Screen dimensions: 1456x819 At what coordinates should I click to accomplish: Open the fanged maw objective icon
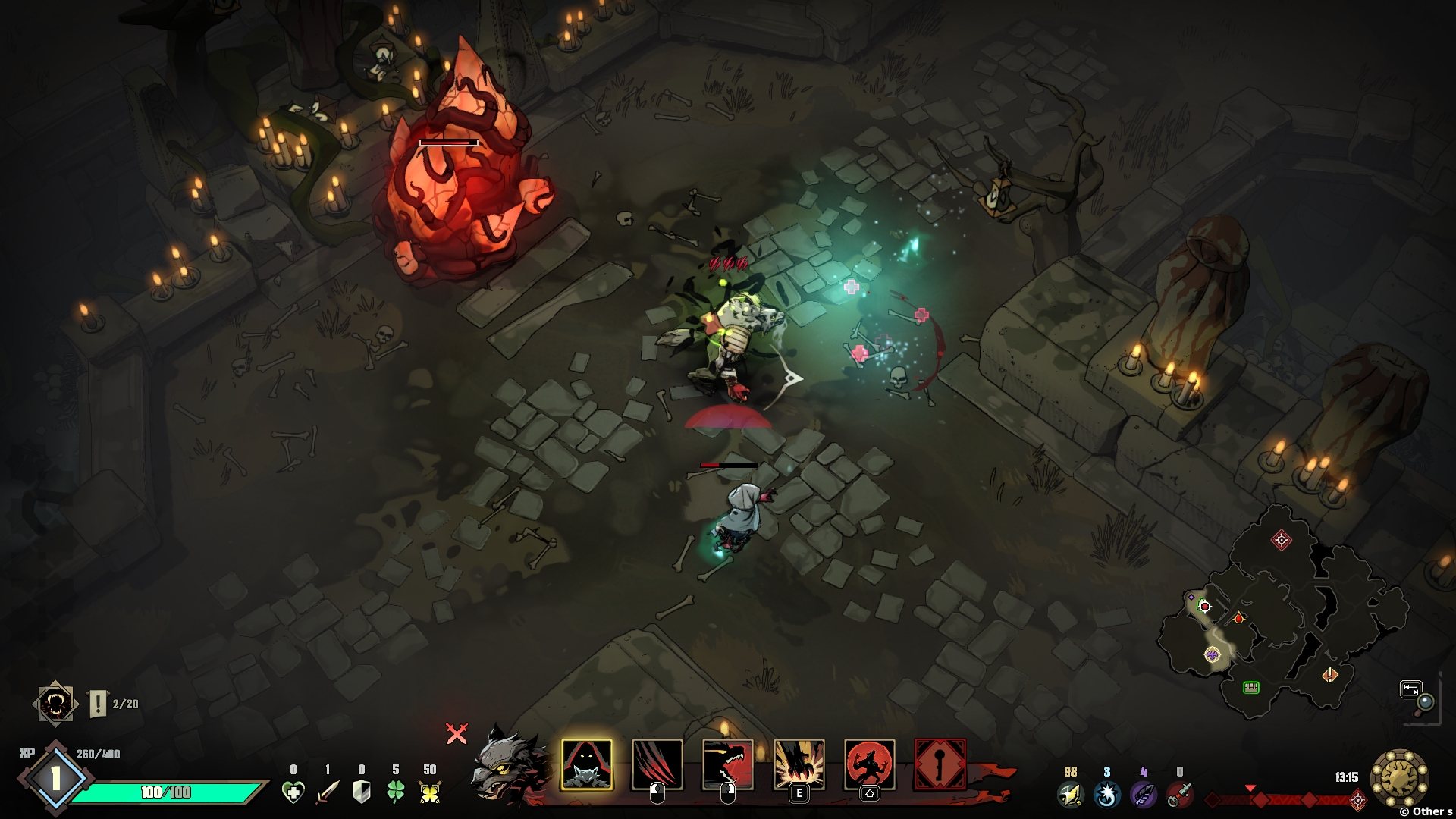[x=55, y=704]
